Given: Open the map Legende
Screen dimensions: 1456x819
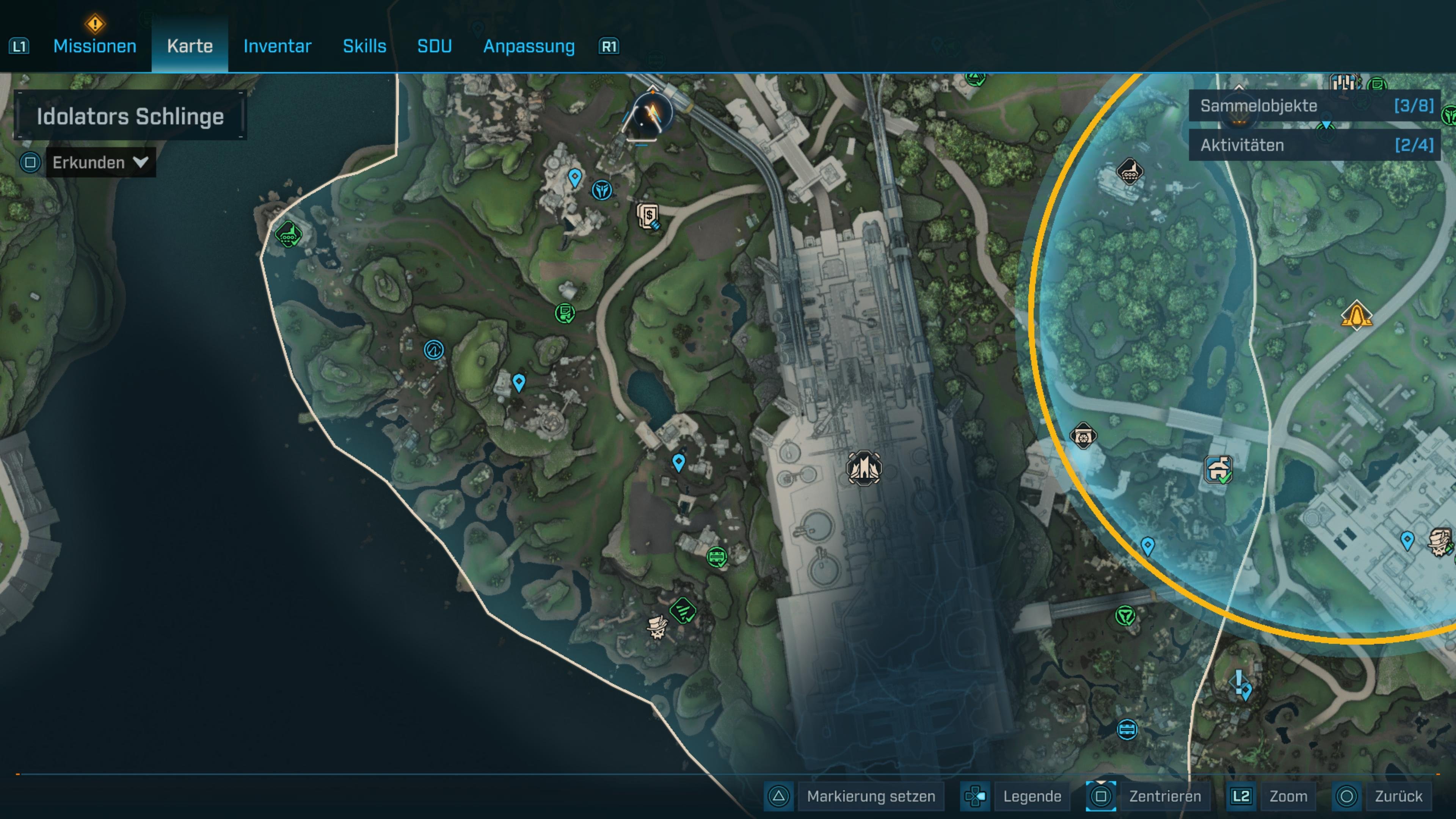Looking at the screenshot, I should point(1031,796).
